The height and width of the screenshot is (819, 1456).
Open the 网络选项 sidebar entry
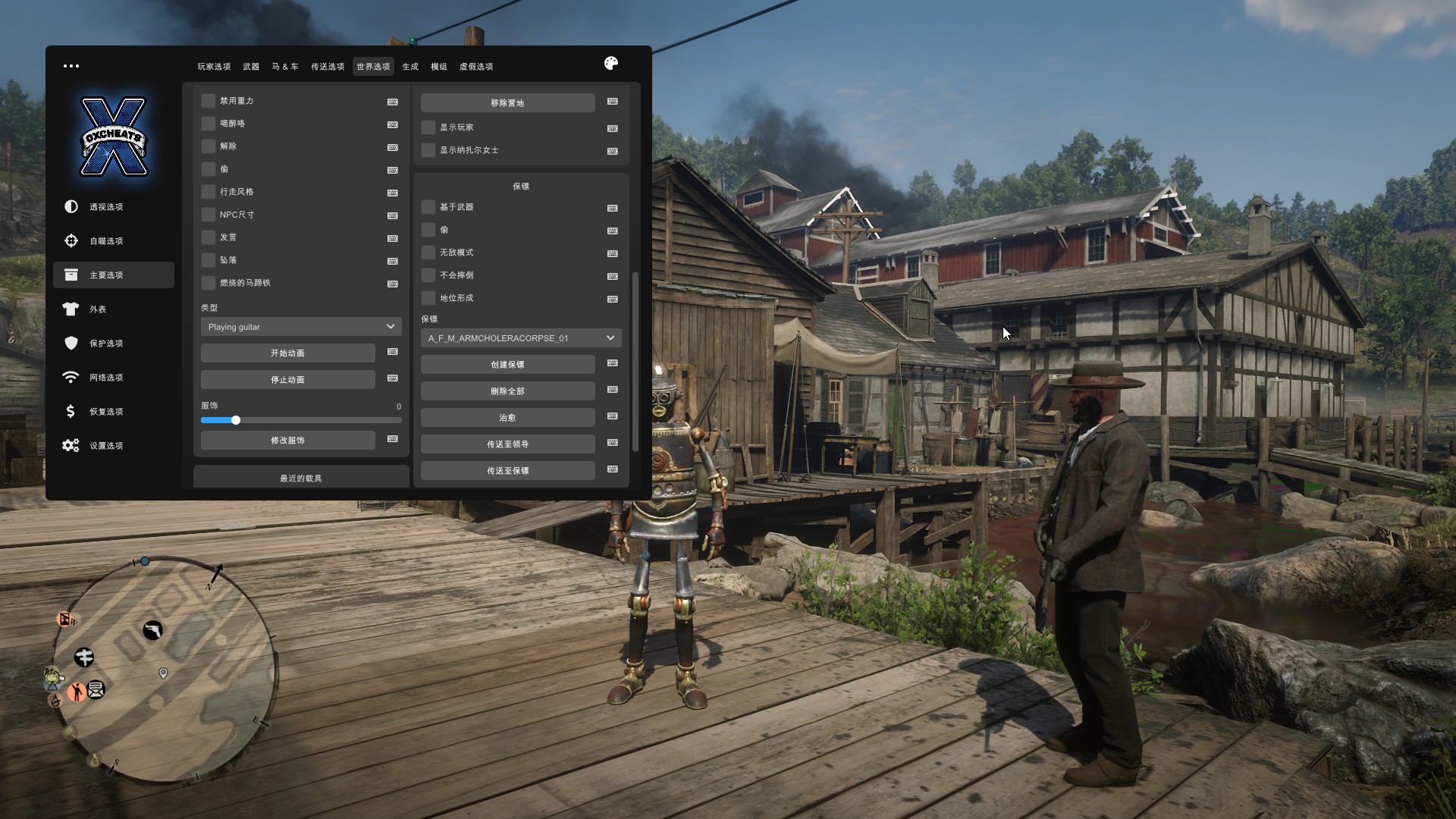(x=106, y=378)
